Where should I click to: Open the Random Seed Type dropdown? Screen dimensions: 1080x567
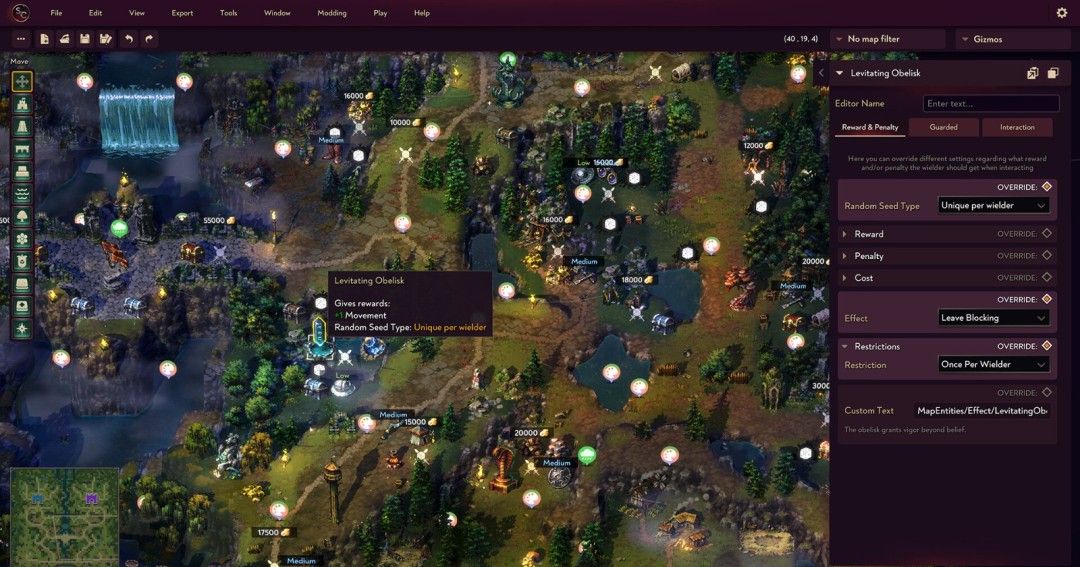coord(994,205)
